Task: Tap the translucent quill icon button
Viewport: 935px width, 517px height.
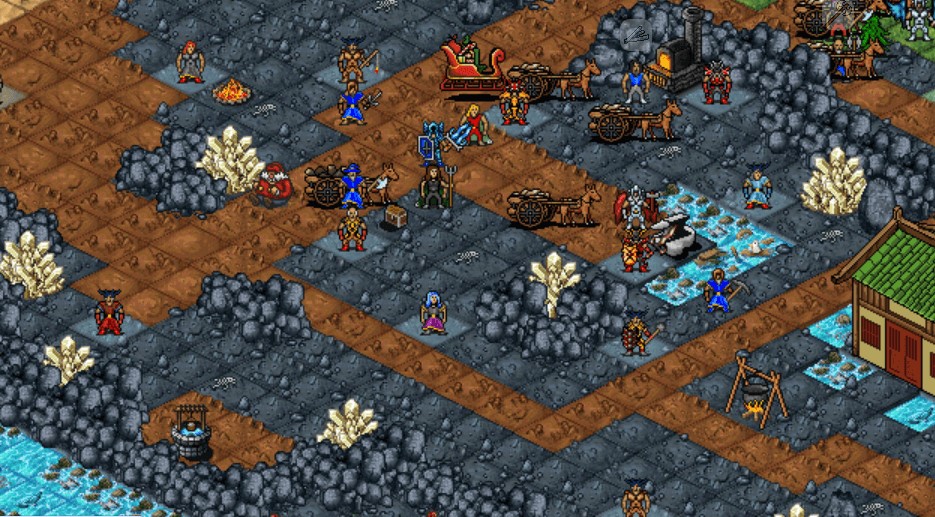Action: 634,38
